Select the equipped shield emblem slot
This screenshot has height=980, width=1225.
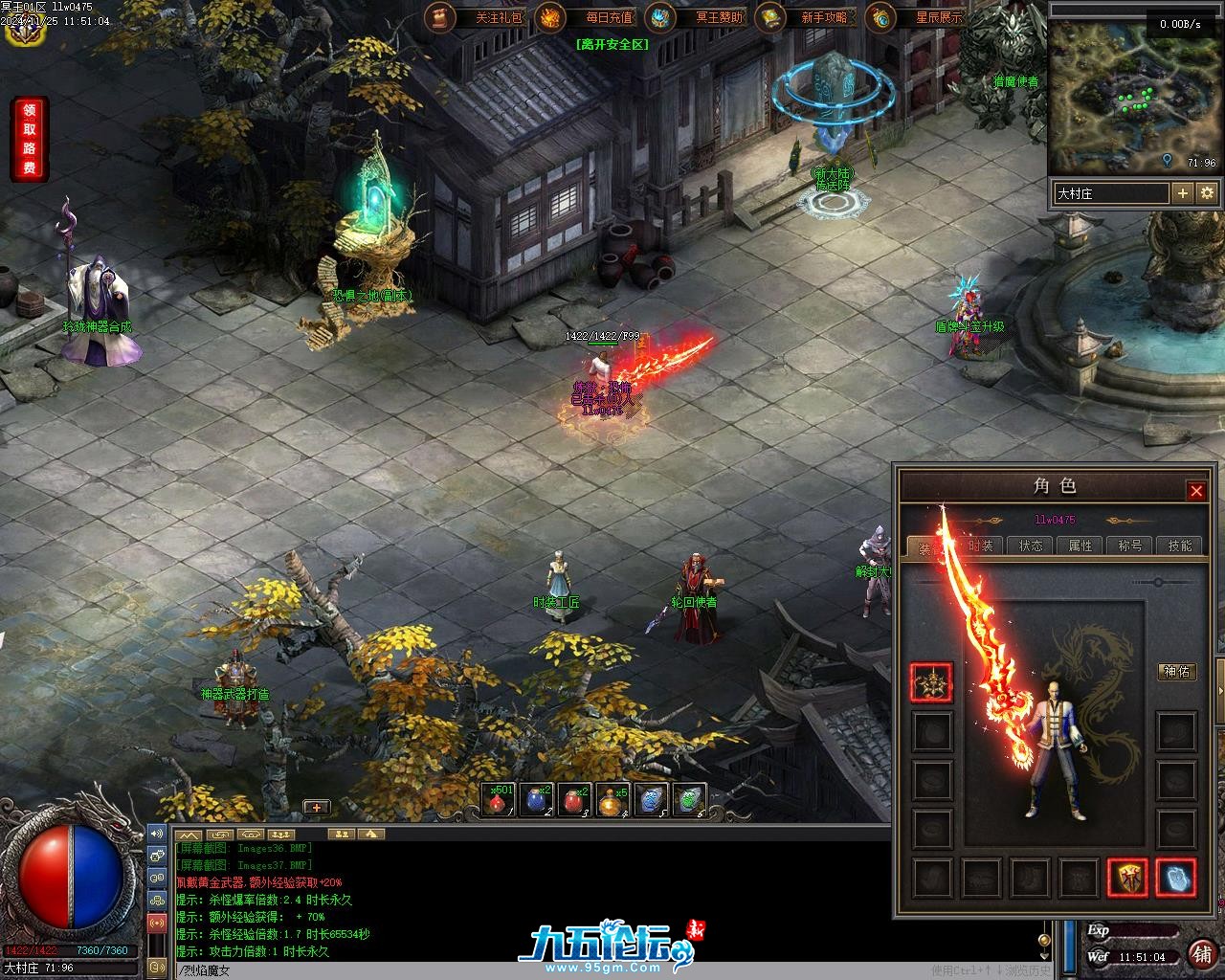[x=1127, y=877]
